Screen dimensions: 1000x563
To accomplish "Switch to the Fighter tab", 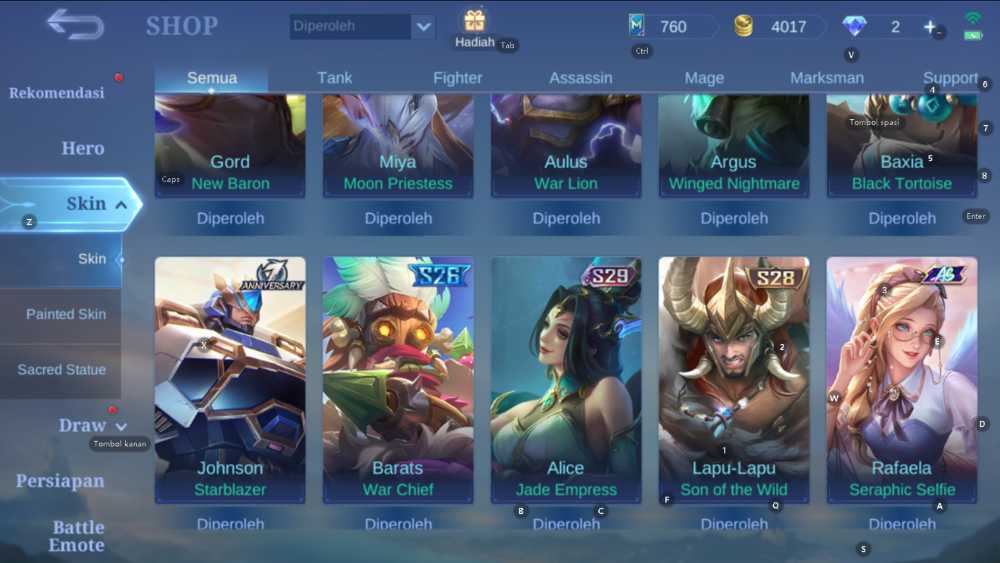I will (458, 78).
